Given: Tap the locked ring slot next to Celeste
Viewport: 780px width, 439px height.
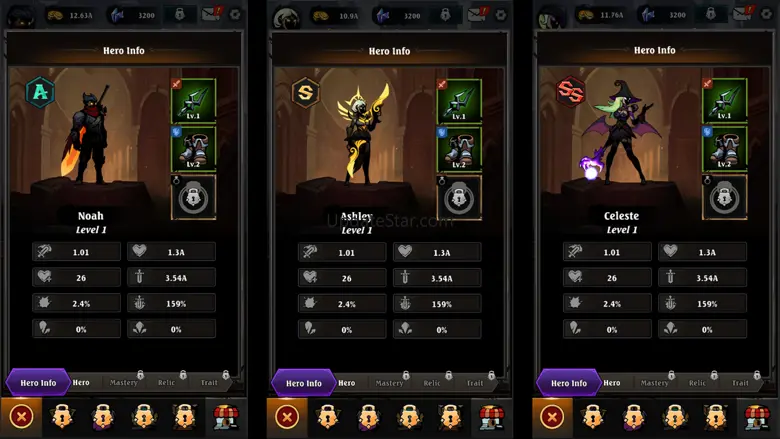Looking at the screenshot, I should [x=724, y=196].
